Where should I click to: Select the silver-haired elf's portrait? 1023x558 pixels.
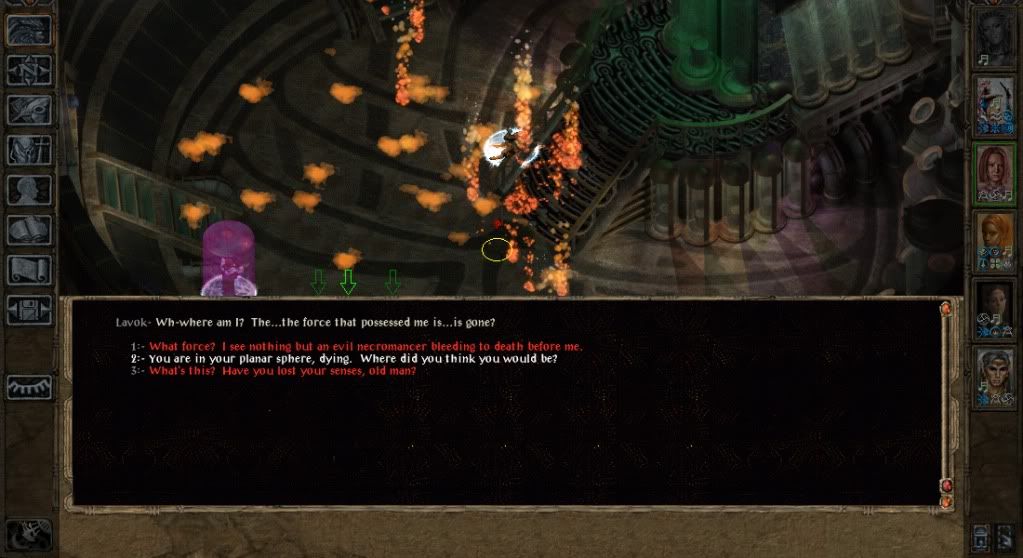click(x=995, y=376)
